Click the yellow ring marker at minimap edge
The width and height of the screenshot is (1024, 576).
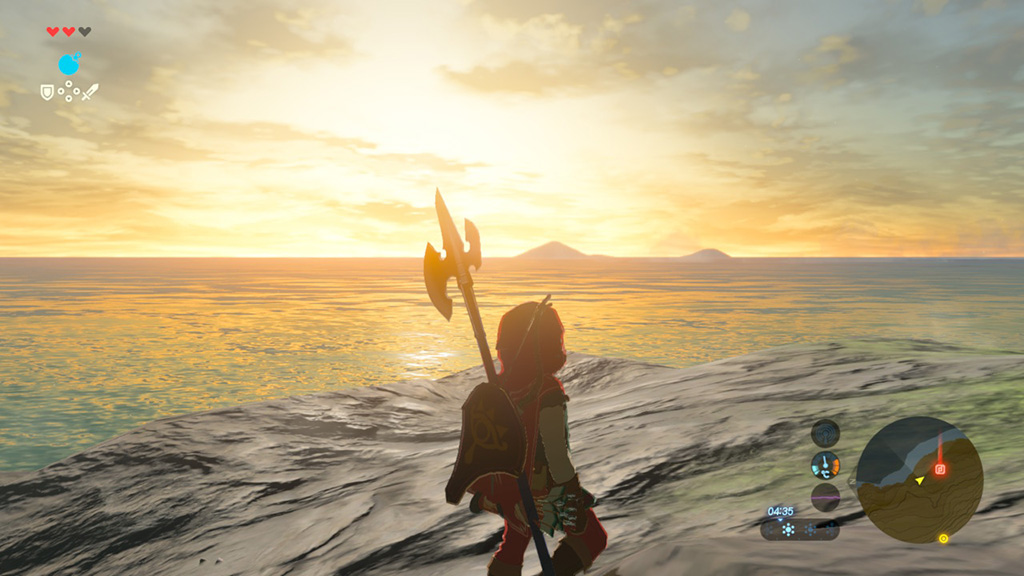pyautogui.click(x=943, y=538)
